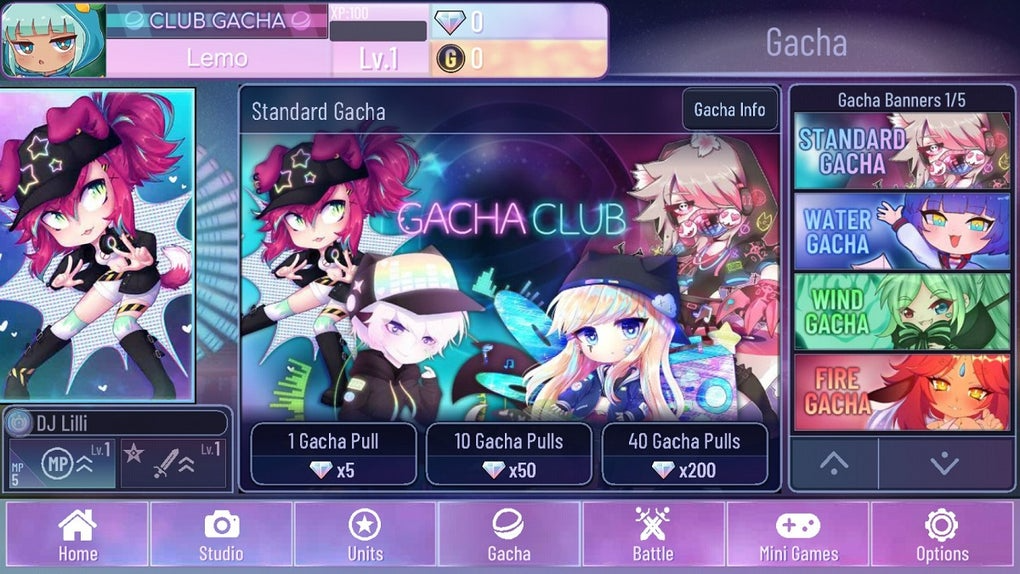The image size is (1020, 574).
Task: Open the Studio tab
Action: point(221,535)
